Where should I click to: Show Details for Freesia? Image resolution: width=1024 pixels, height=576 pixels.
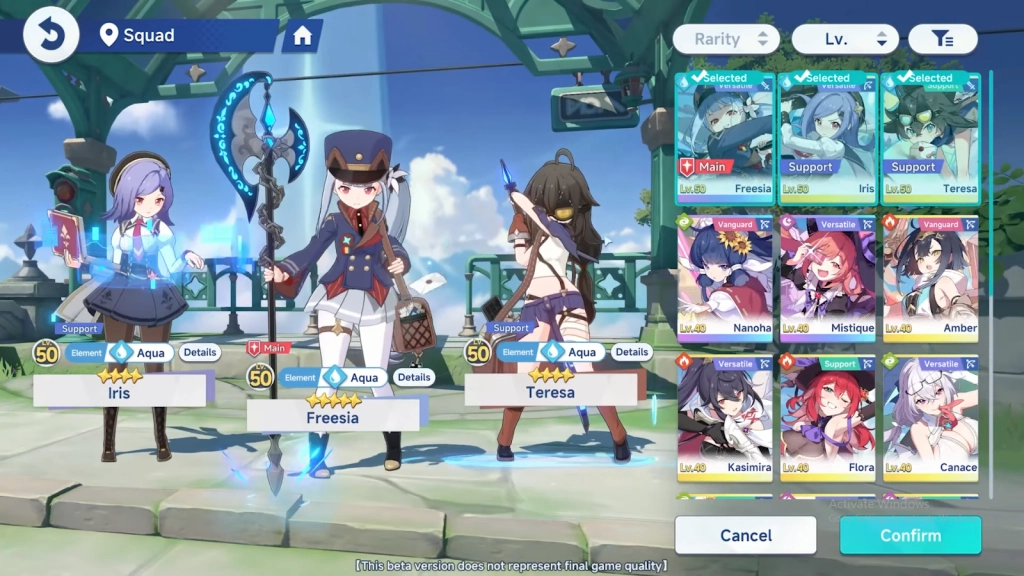(x=414, y=377)
